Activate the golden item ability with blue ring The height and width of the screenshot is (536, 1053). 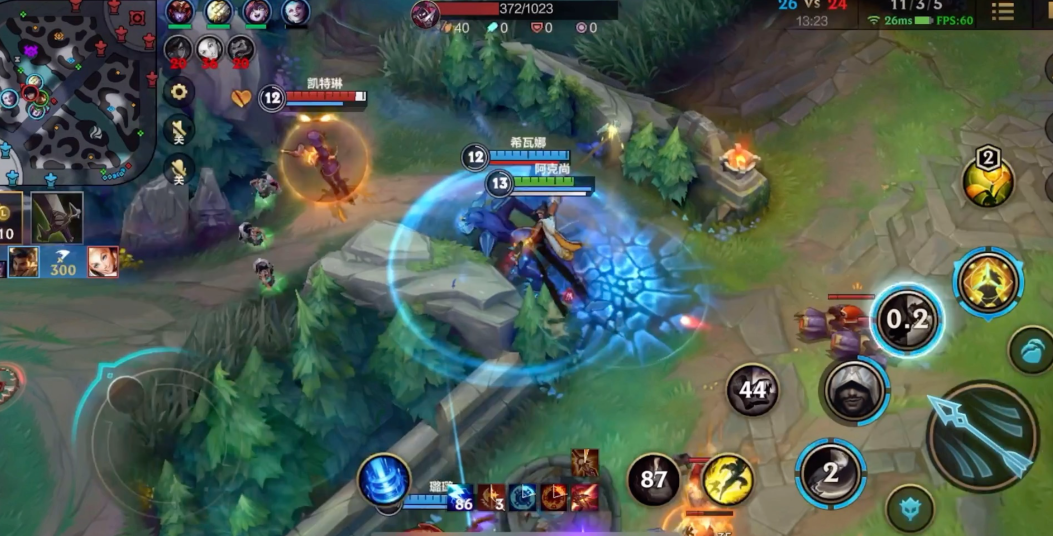(987, 282)
